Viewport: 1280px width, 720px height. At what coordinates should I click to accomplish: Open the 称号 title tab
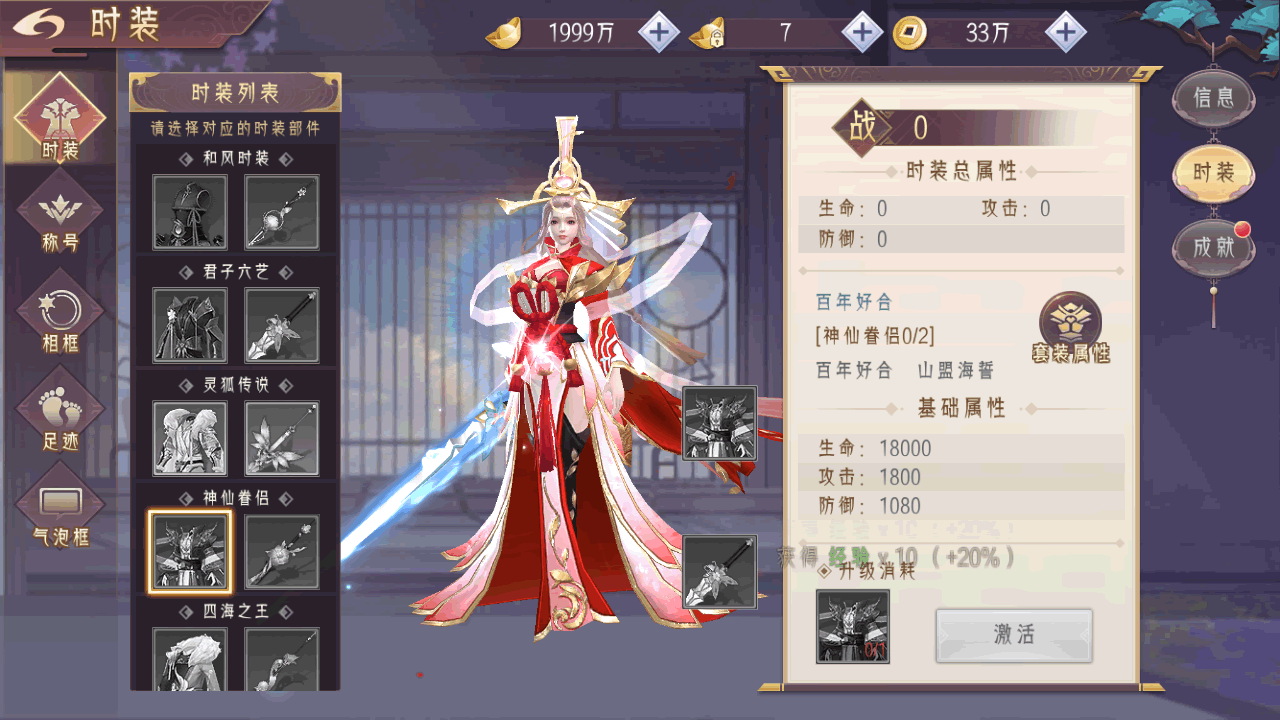point(60,218)
